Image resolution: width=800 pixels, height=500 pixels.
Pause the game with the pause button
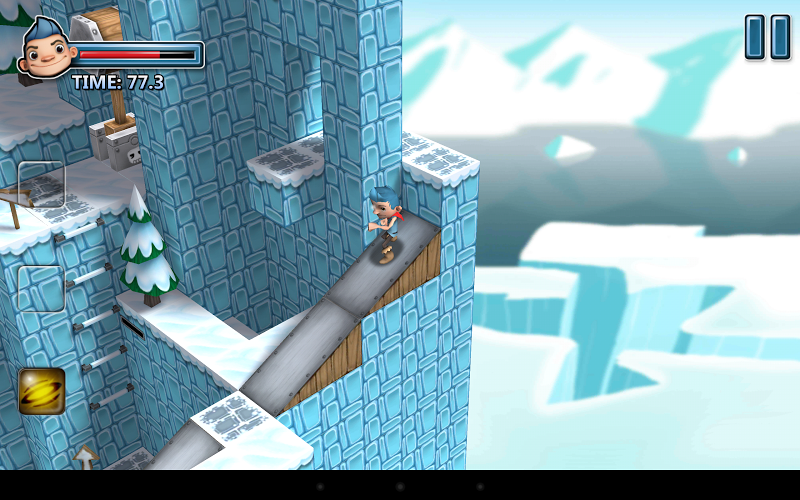pyautogui.click(x=767, y=37)
